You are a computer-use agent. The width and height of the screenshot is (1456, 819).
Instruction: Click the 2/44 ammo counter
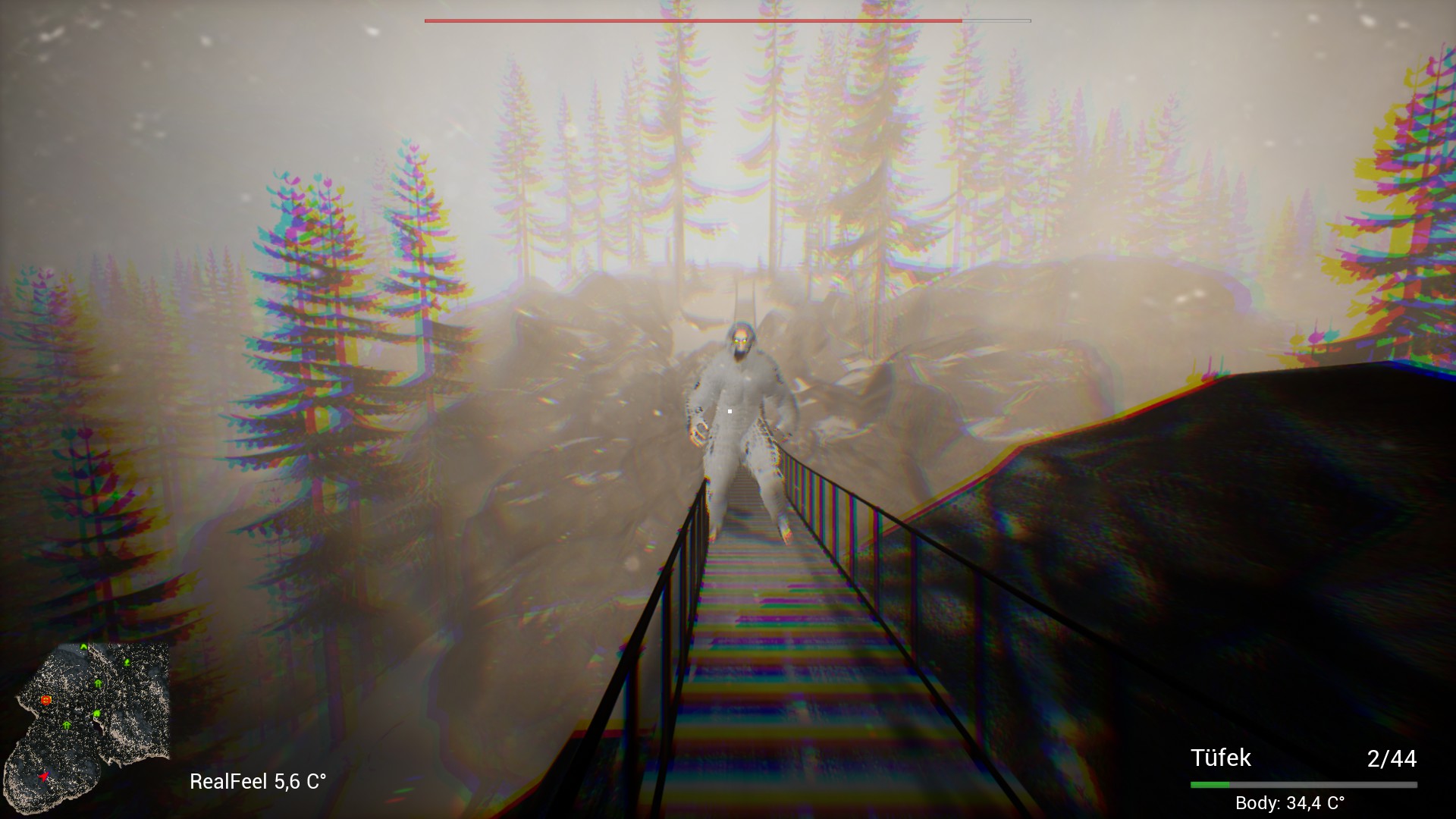coord(1392,758)
